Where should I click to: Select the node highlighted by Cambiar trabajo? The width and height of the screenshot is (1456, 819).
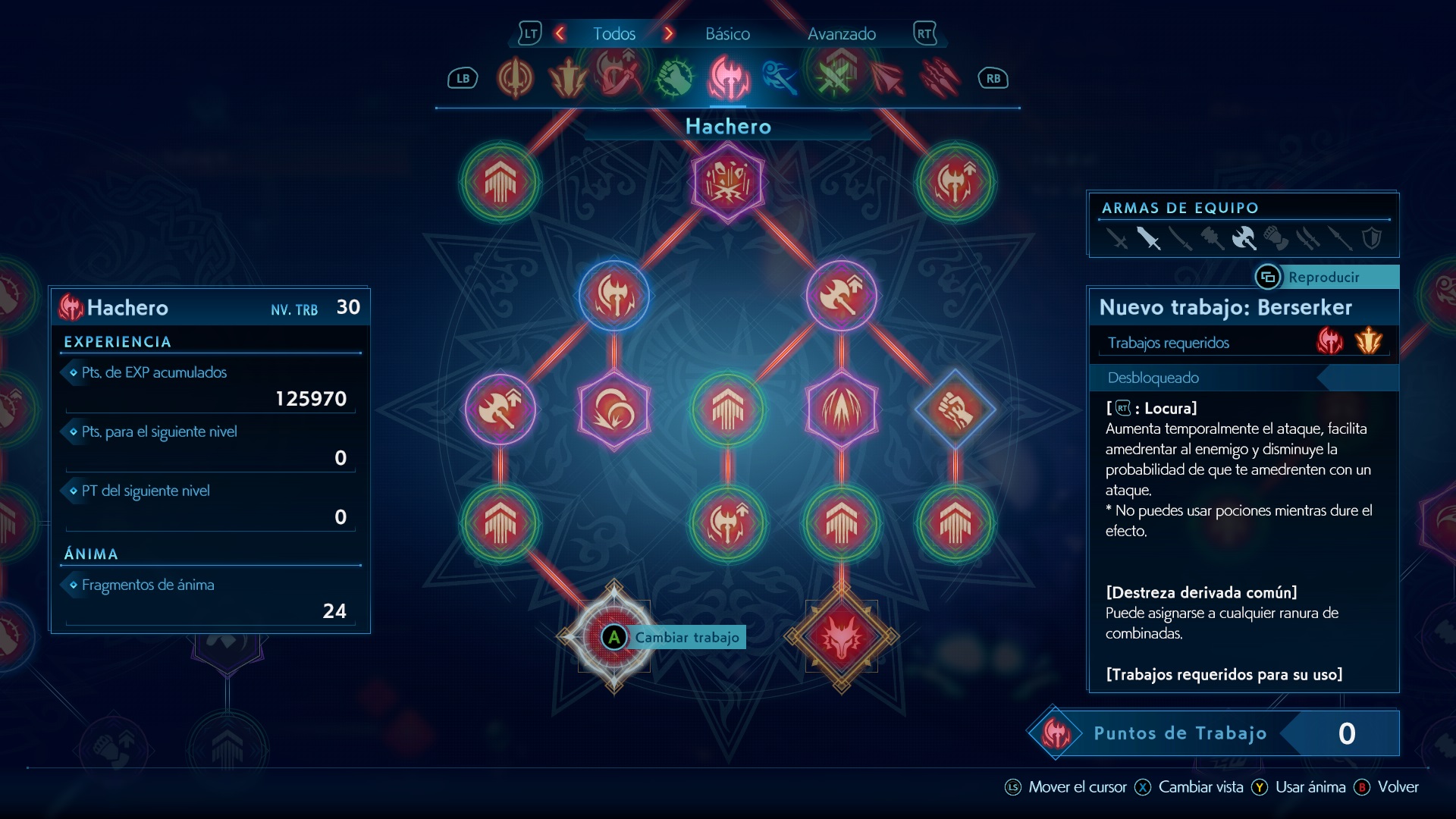[613, 637]
